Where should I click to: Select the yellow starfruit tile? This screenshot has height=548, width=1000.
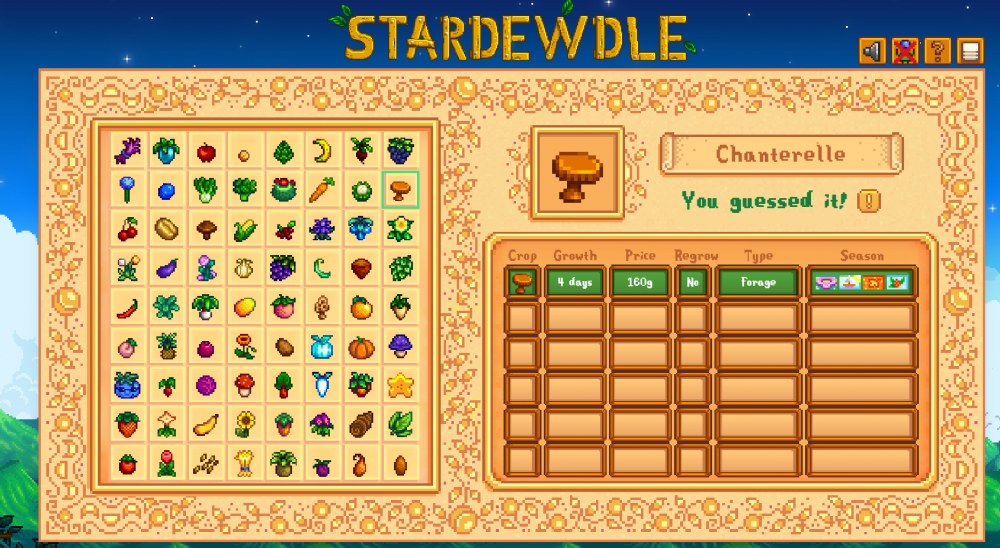tap(400, 385)
